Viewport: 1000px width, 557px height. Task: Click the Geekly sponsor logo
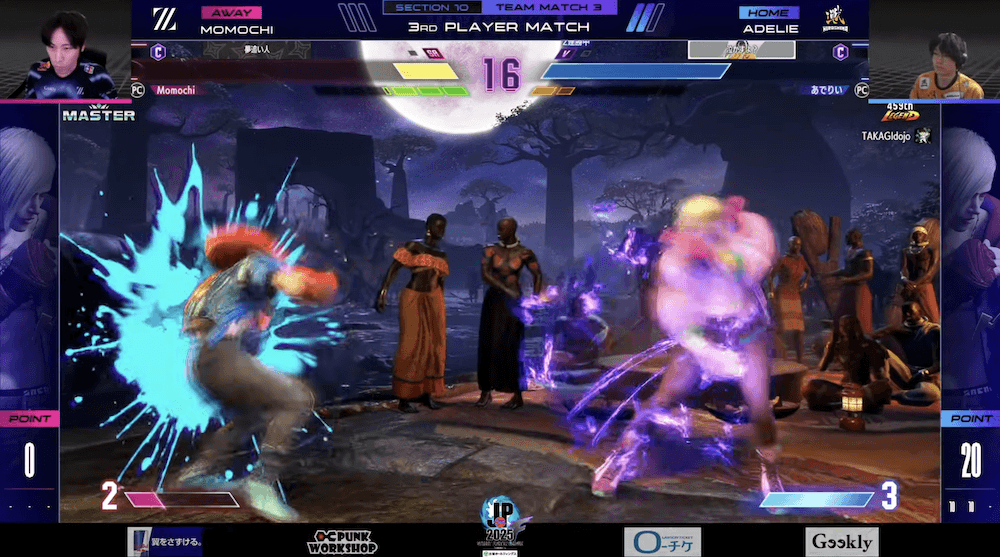coord(841,542)
